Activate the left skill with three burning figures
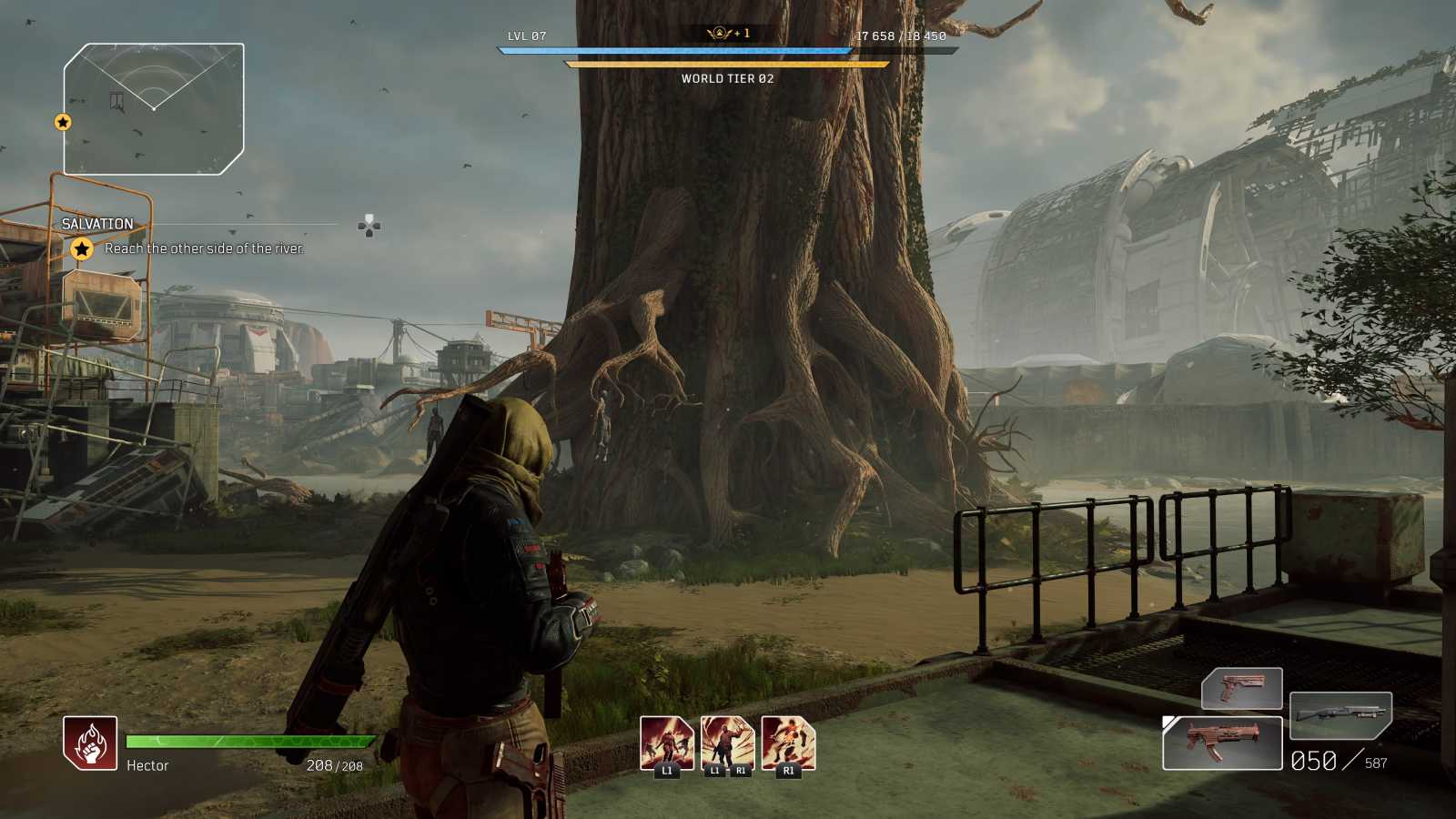1456x819 pixels. 666,743
